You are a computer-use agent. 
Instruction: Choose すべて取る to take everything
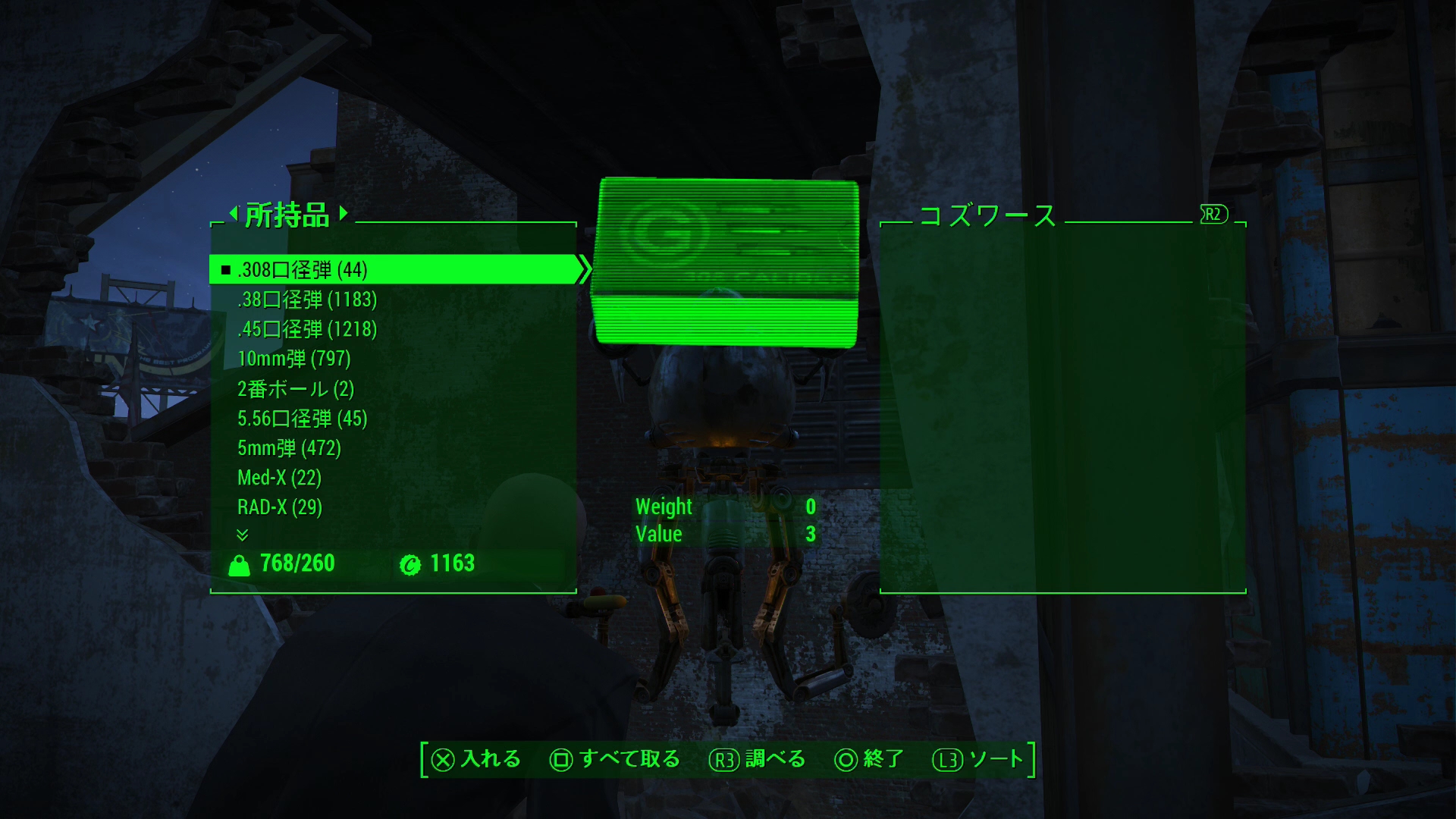615,759
